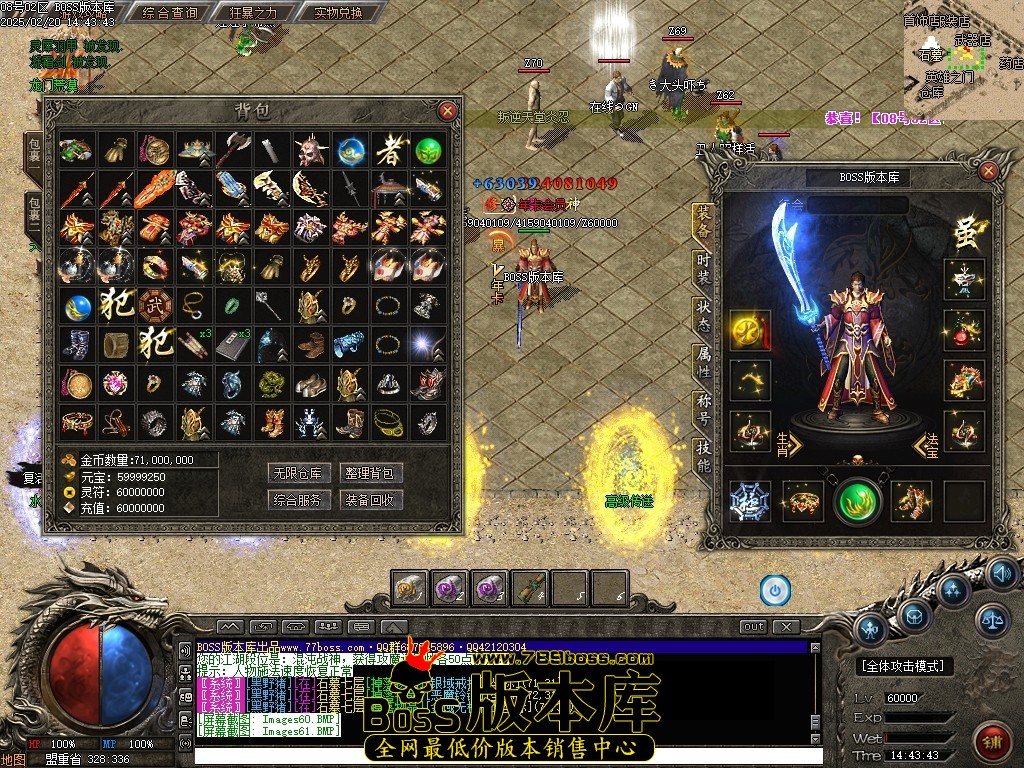Click the blue power button icon
Screen dimensions: 1024x768
pyautogui.click(x=775, y=590)
